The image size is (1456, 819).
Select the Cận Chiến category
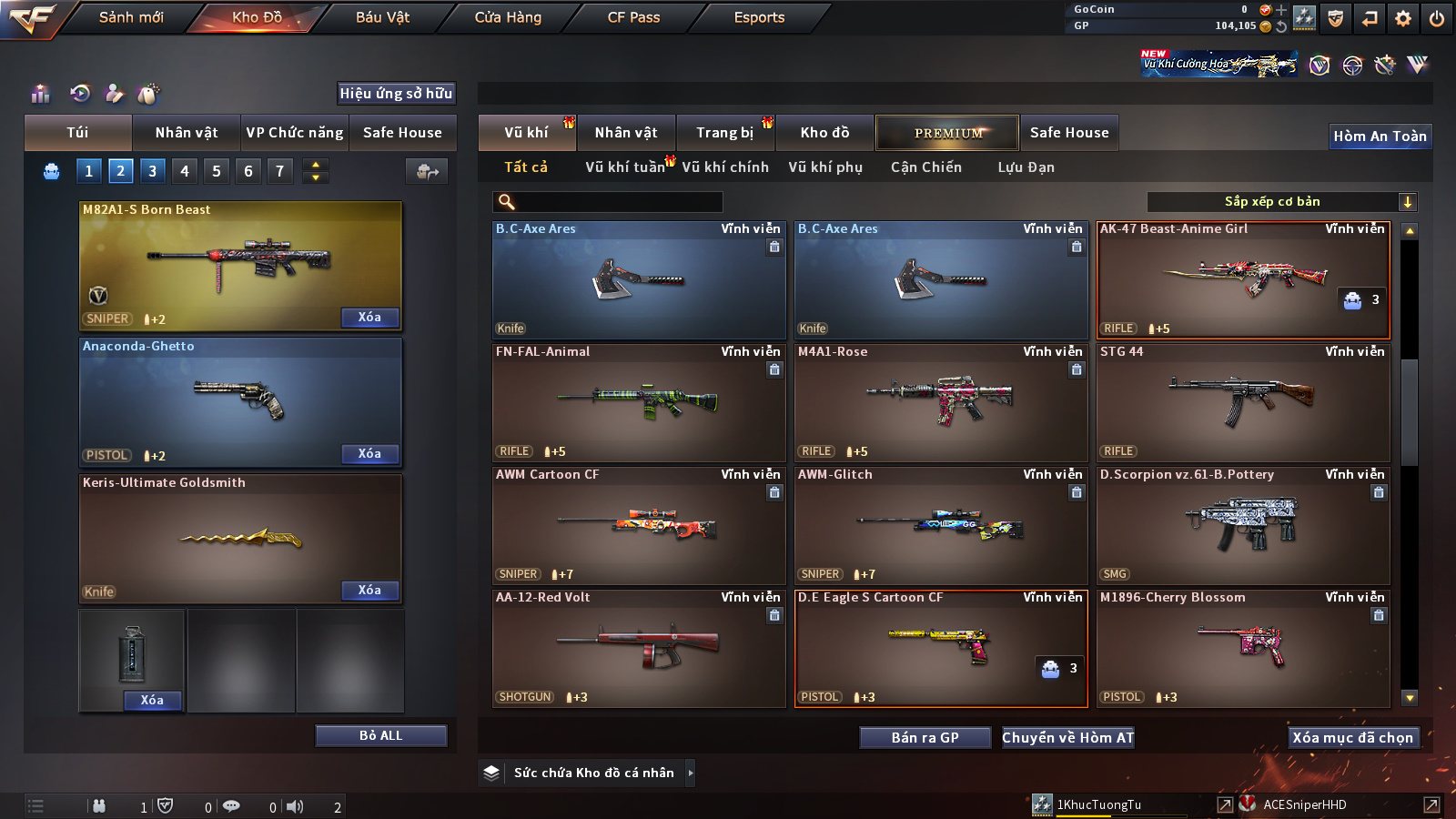(x=925, y=167)
